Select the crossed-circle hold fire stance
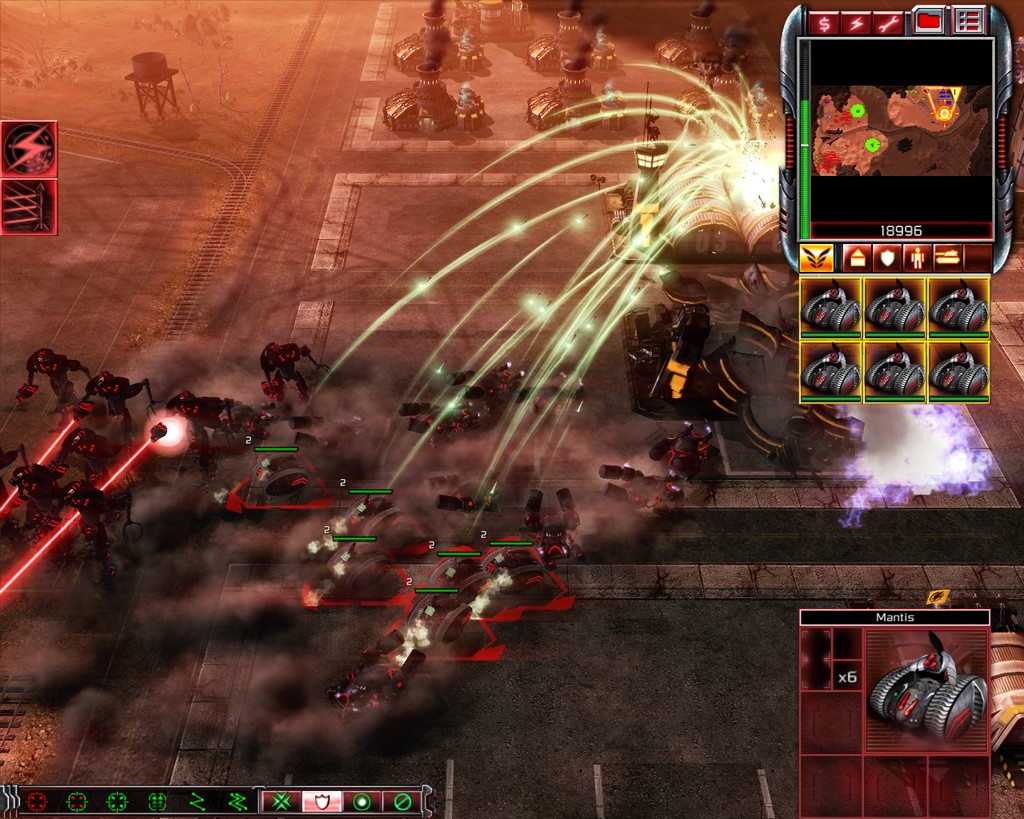1024x819 pixels. [x=402, y=802]
